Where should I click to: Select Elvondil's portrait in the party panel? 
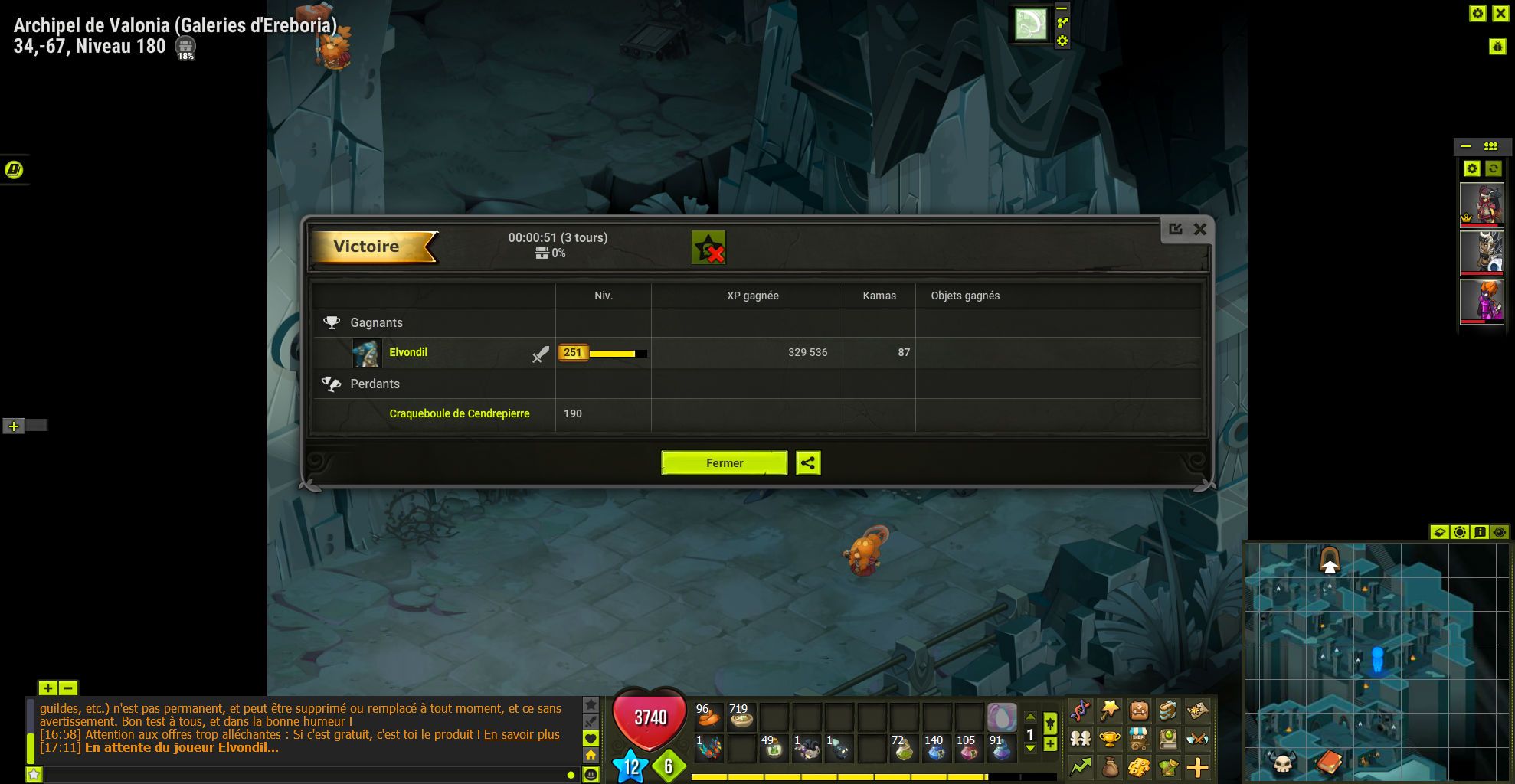click(x=1483, y=205)
